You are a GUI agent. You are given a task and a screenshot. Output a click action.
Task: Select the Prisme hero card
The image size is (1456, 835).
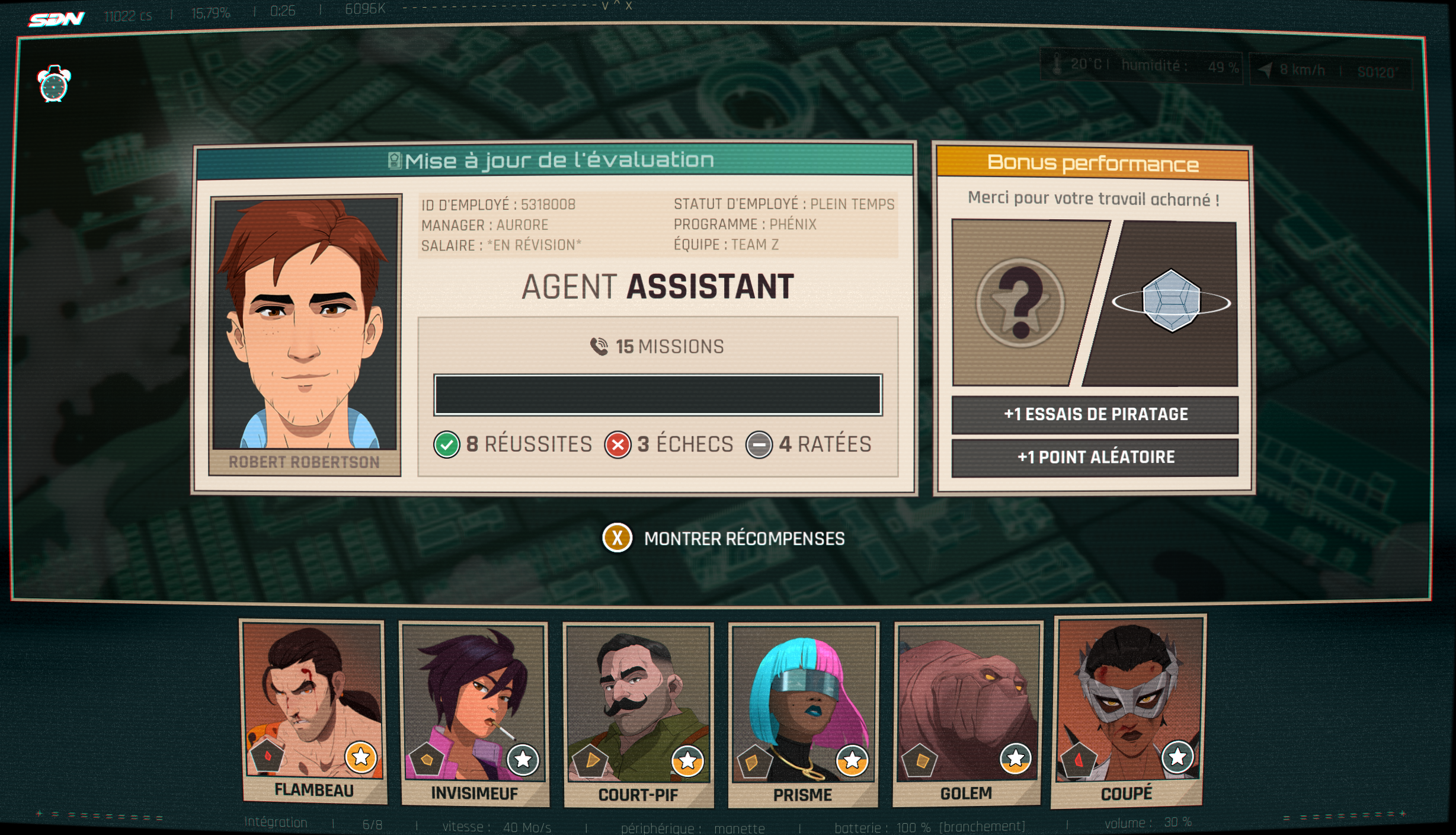[x=803, y=714]
